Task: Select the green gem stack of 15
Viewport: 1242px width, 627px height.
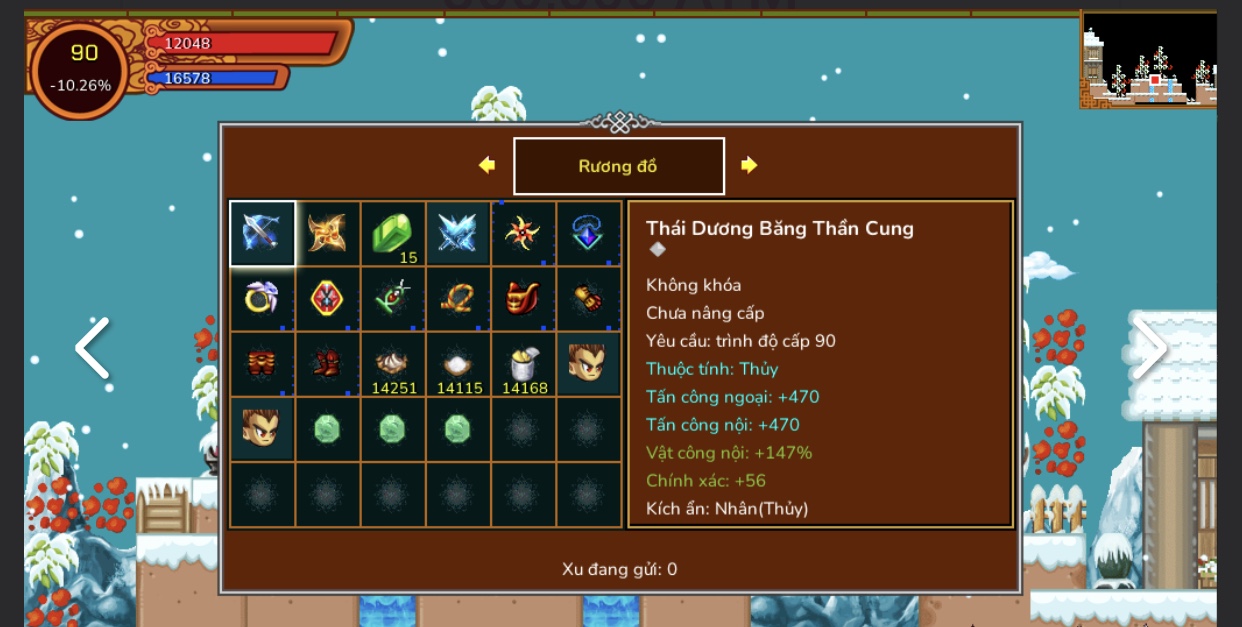Action: click(393, 233)
